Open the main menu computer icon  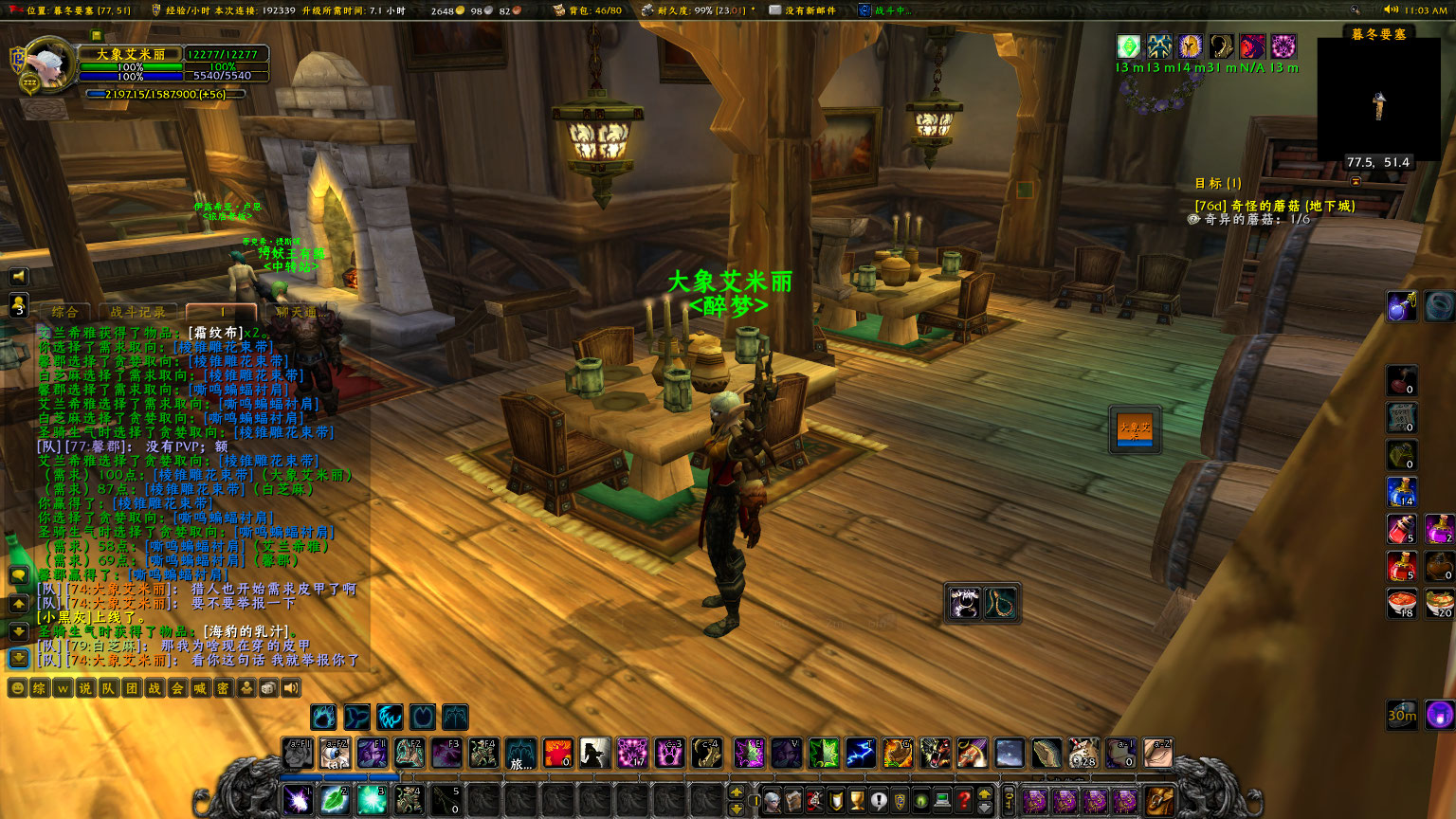tap(941, 799)
